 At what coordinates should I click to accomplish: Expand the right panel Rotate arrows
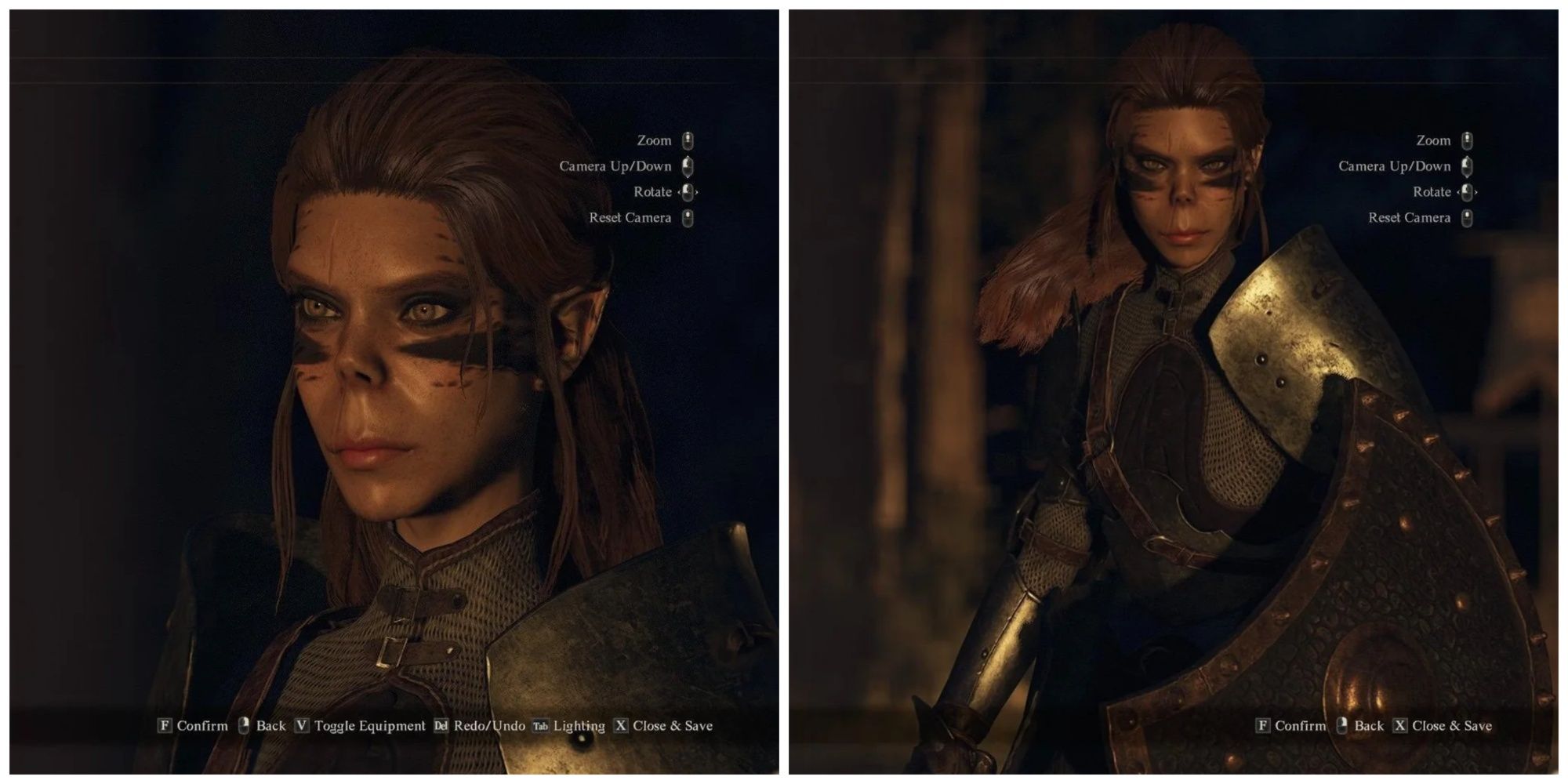tap(1468, 192)
